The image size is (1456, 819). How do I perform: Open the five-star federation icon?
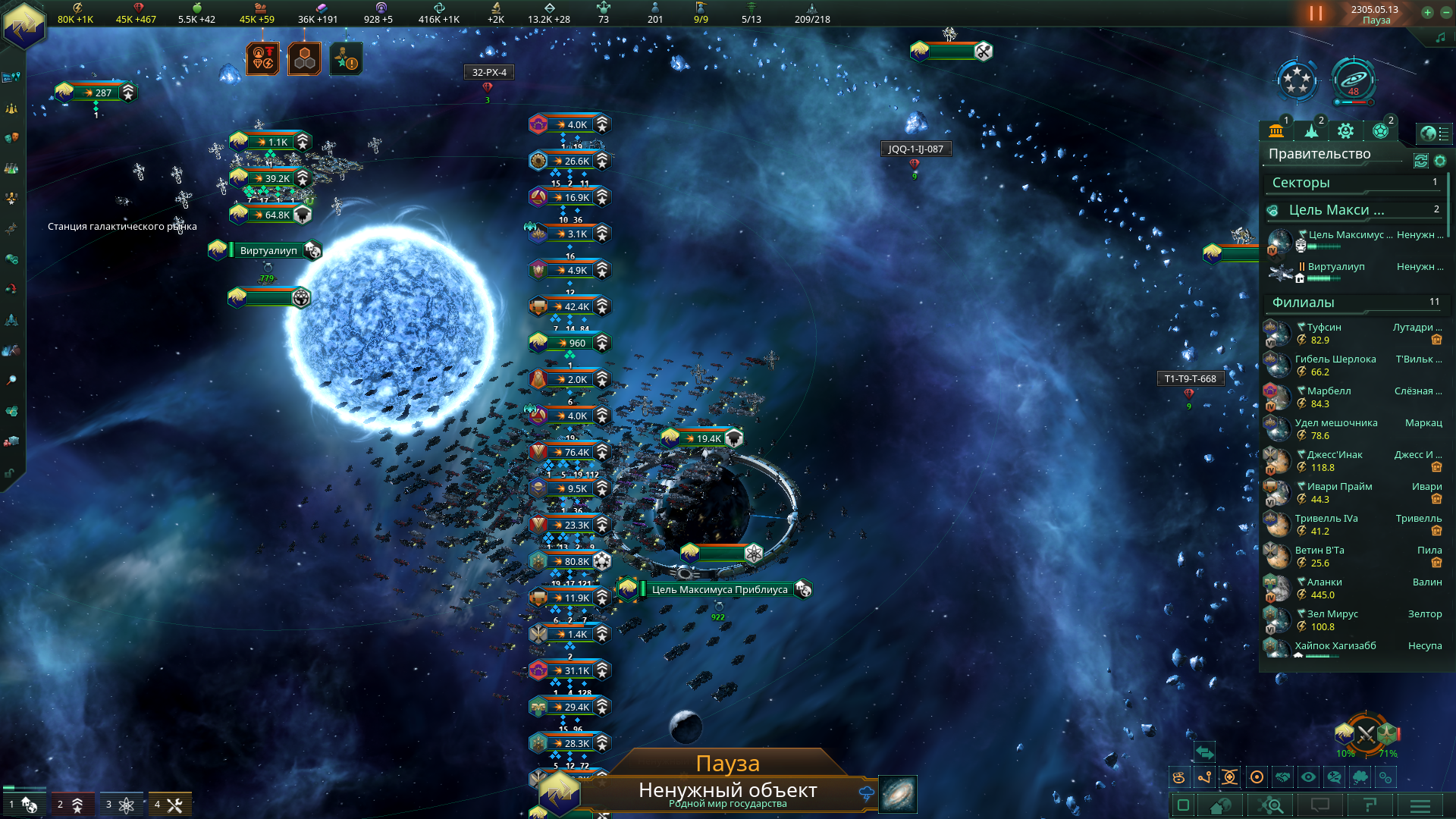1297,80
